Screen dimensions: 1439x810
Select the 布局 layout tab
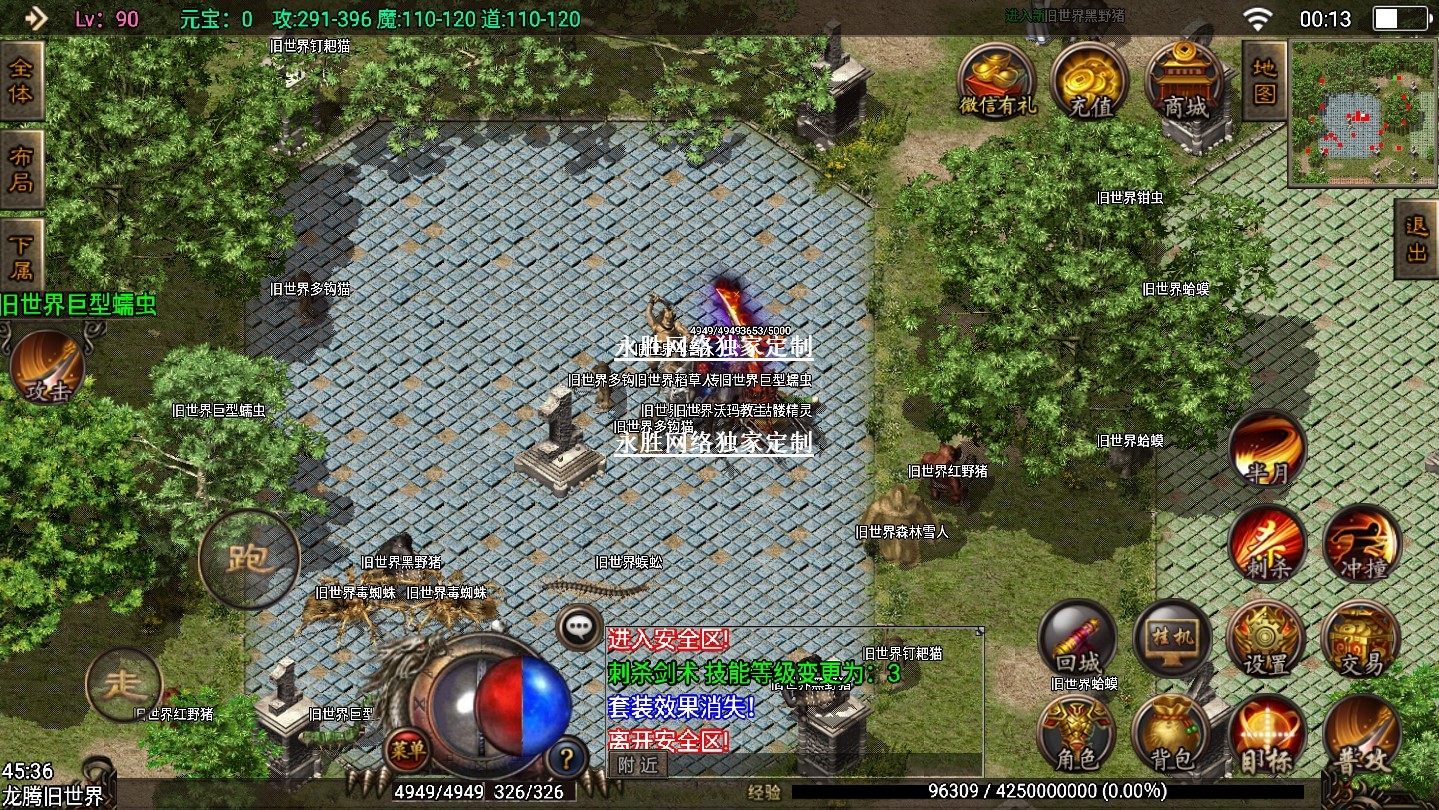[21, 168]
